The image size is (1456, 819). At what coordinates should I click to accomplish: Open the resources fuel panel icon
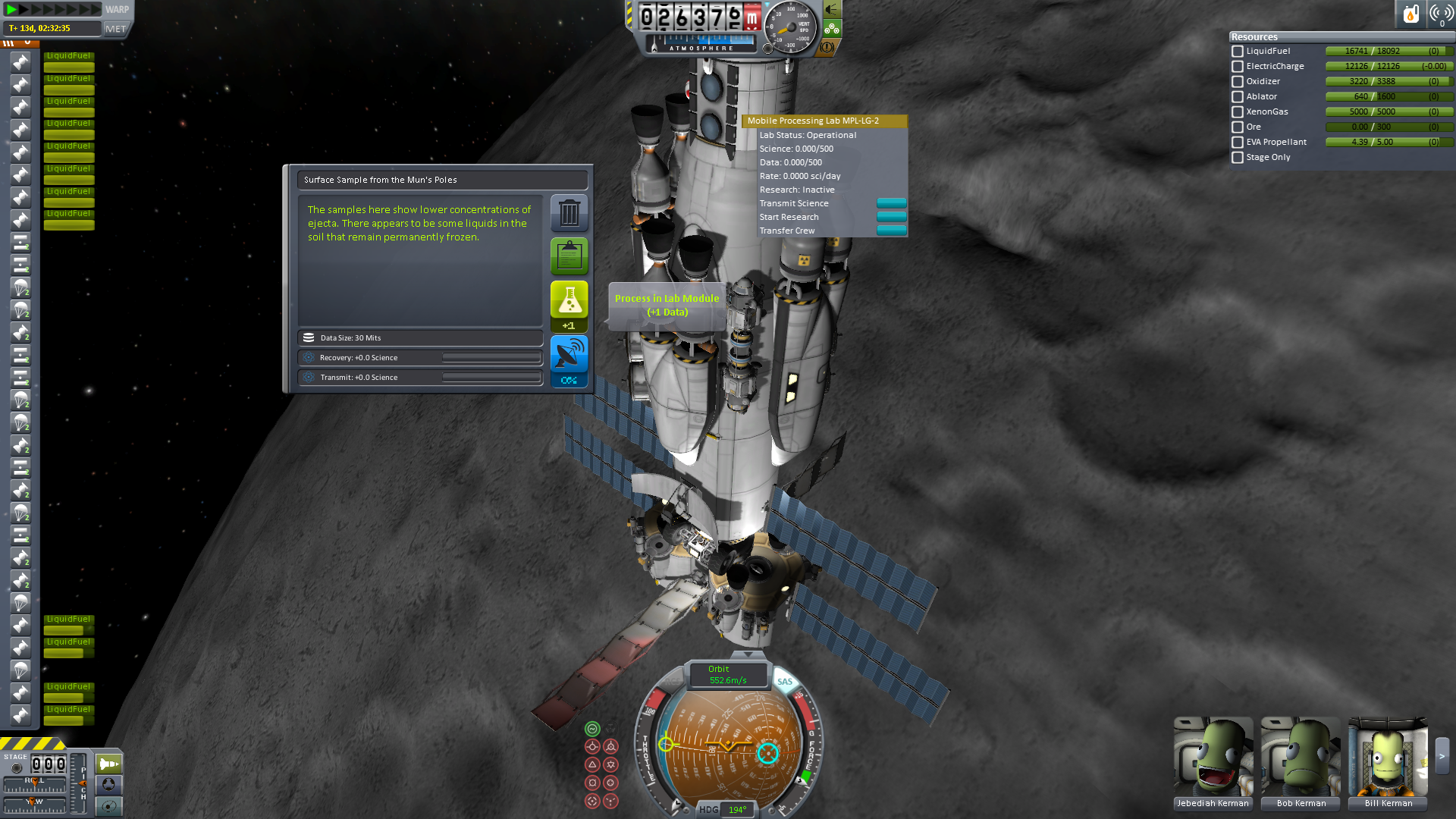(1410, 14)
